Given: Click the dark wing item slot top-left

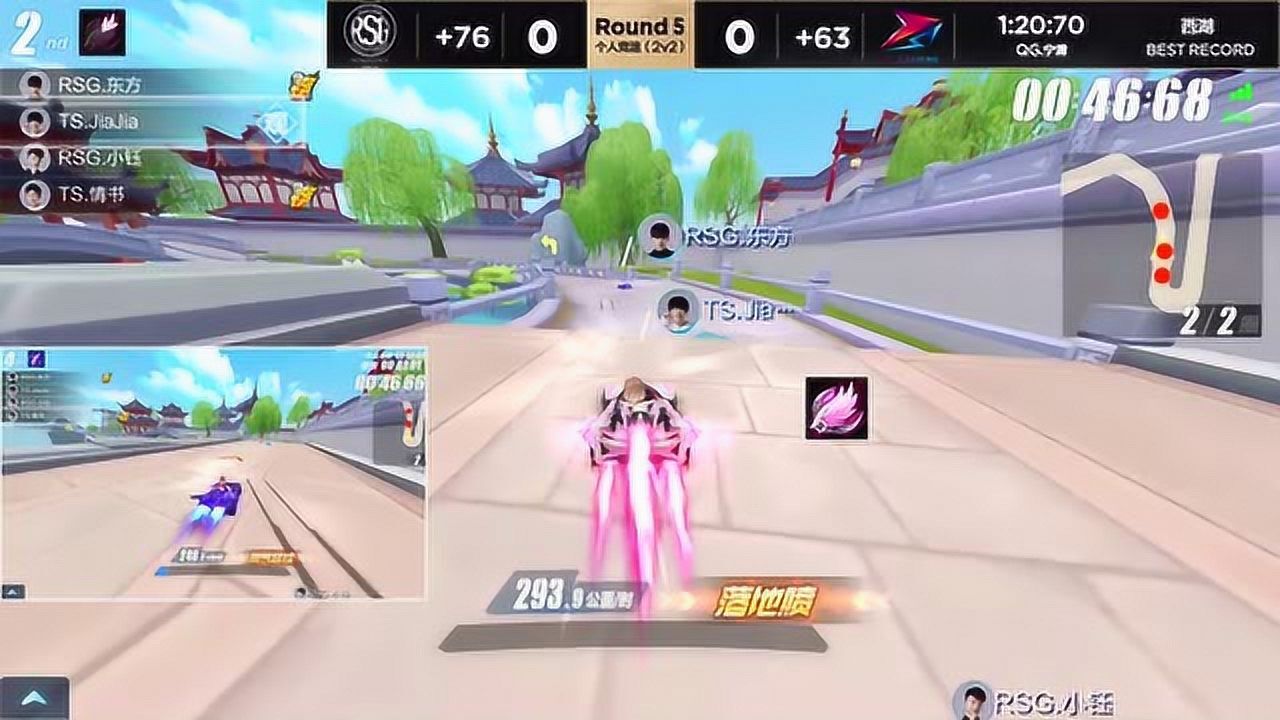Looking at the screenshot, I should click(102, 30).
